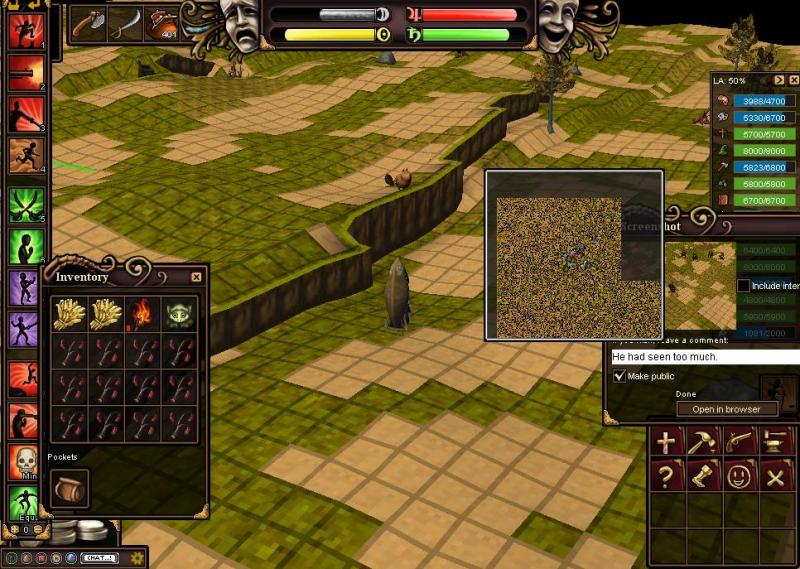Activate the running figure skill, slot 4
Image resolution: width=800 pixels, height=569 pixels.
click(24, 155)
